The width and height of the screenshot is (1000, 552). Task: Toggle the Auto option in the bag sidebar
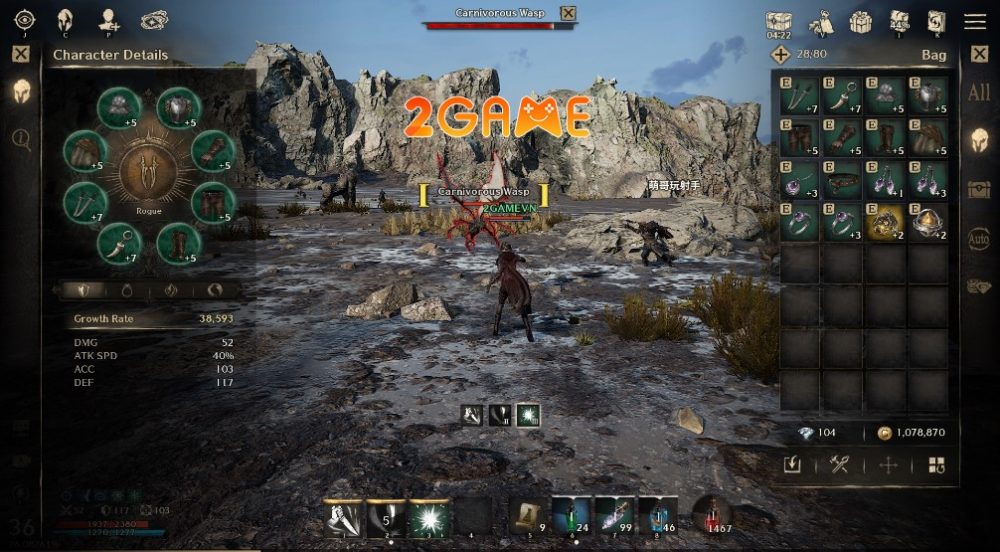pyautogui.click(x=979, y=238)
